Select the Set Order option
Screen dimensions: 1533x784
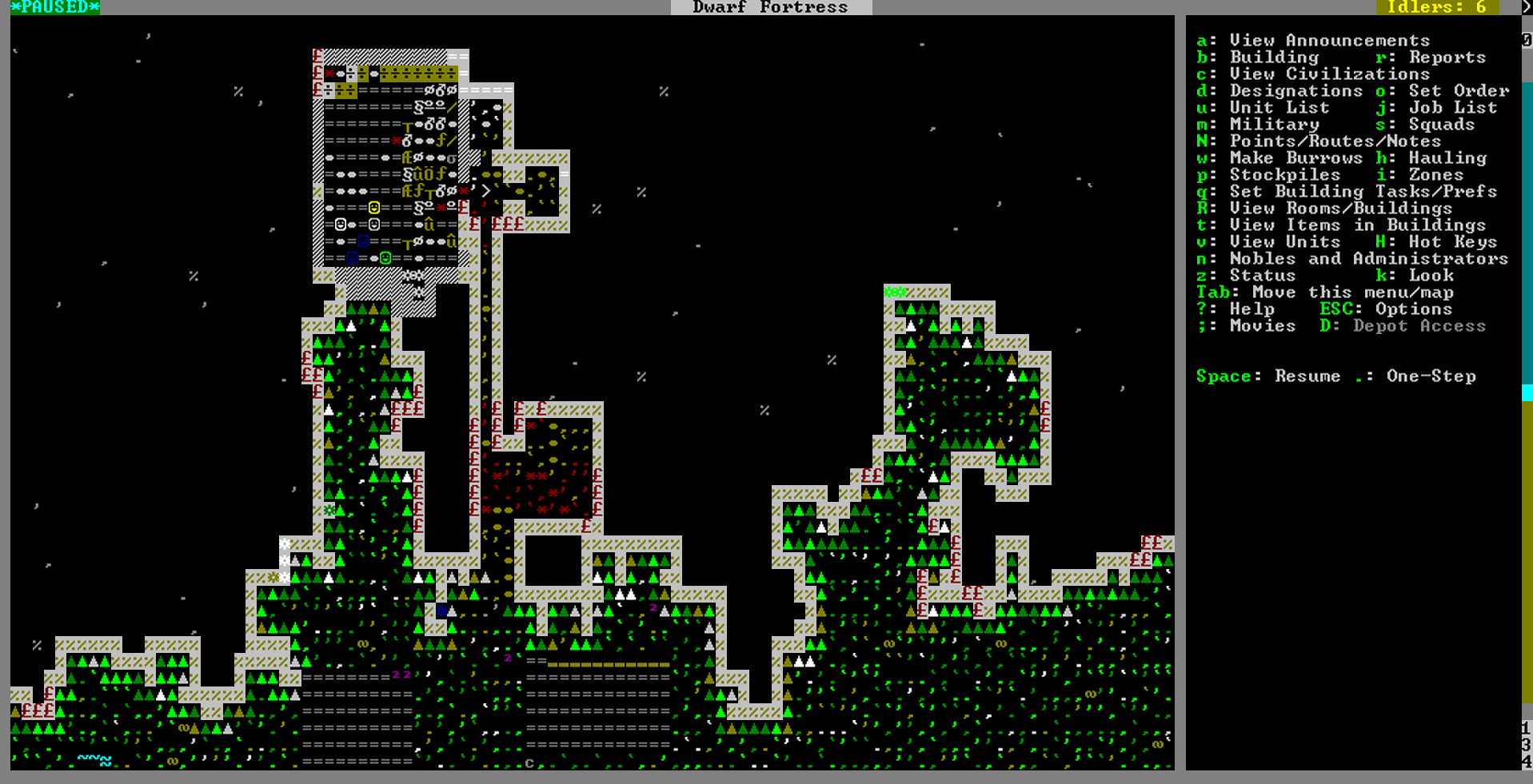click(1458, 90)
